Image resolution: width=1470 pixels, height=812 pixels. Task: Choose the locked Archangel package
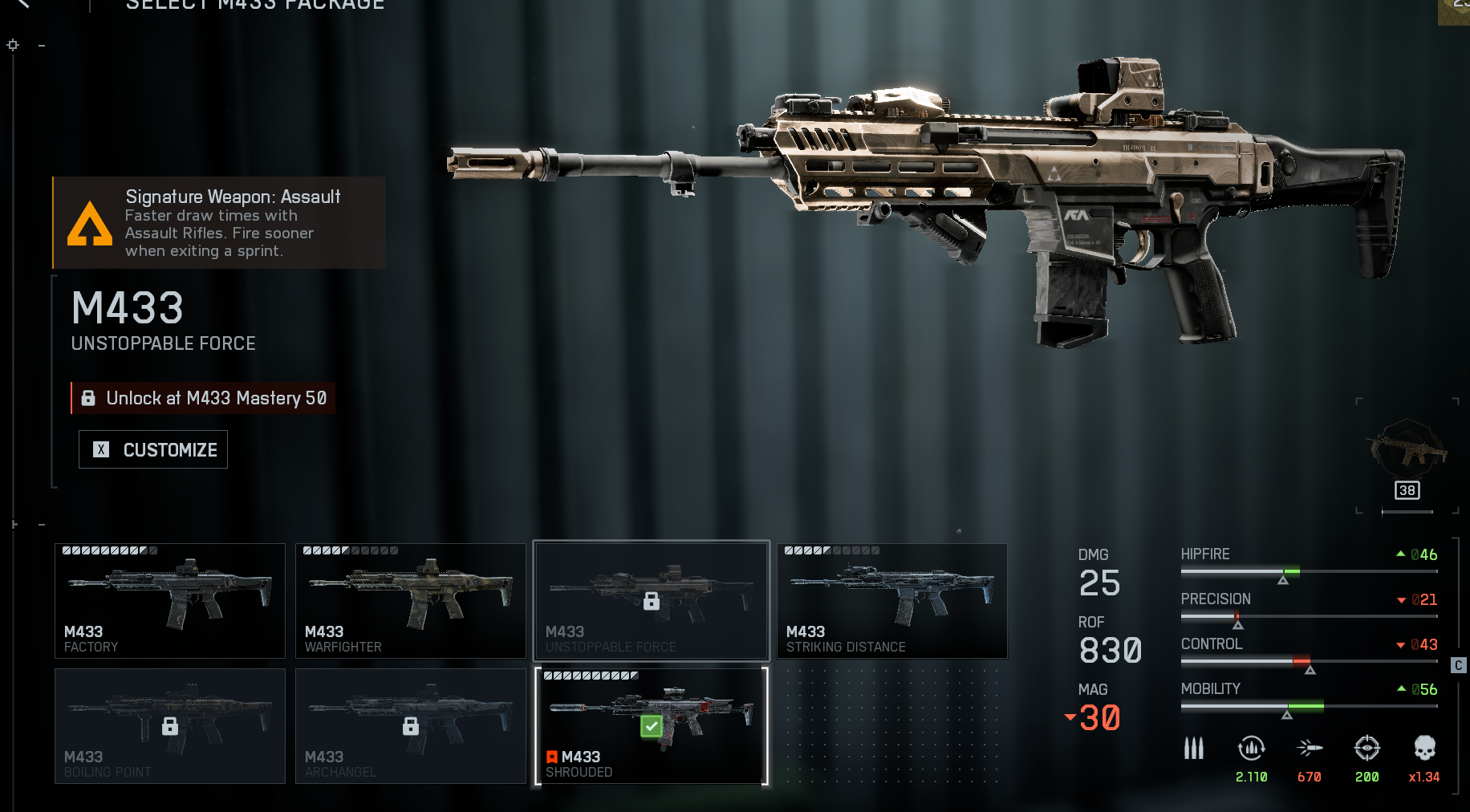(411, 726)
